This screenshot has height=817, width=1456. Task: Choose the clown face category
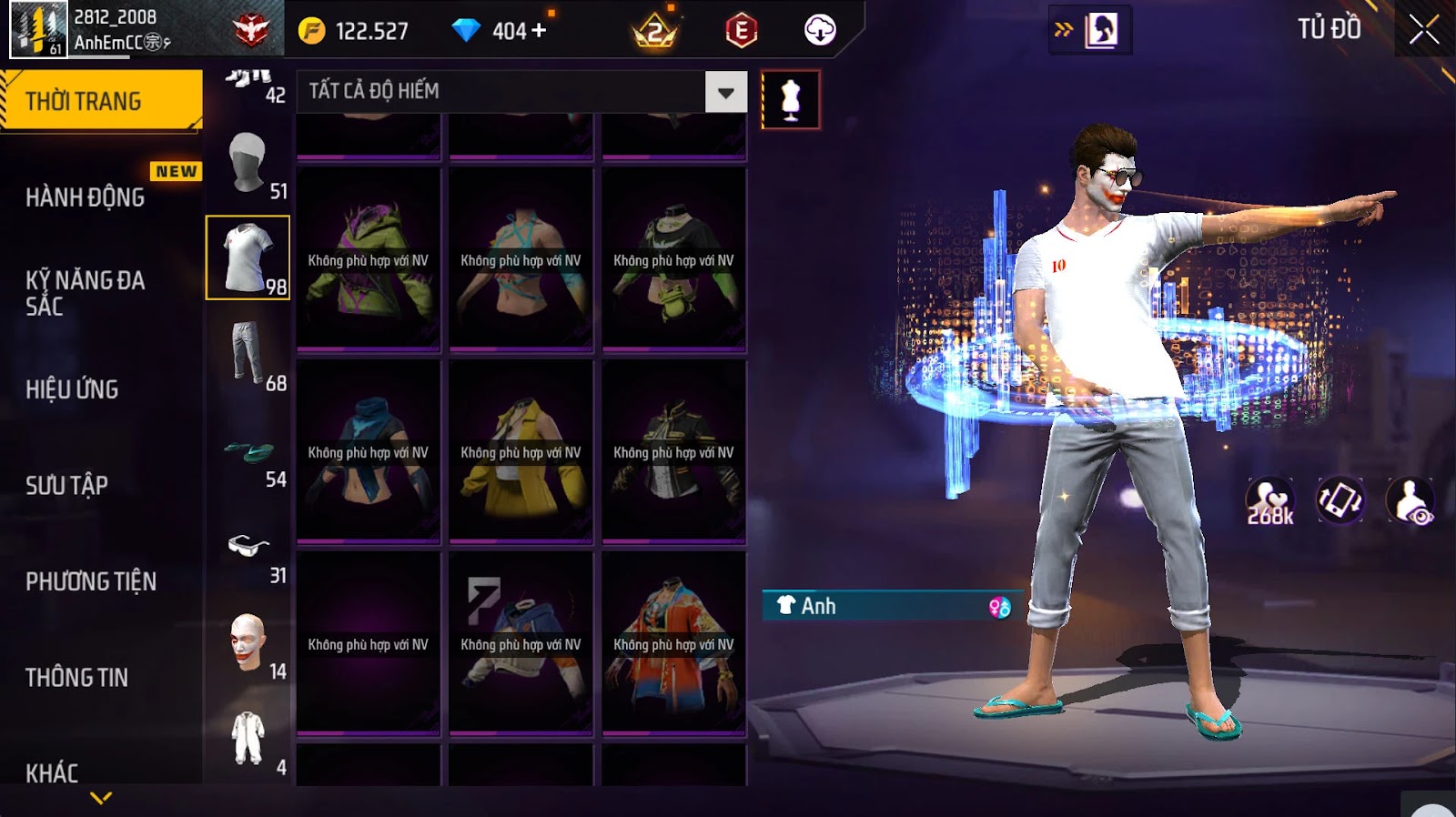[248, 643]
